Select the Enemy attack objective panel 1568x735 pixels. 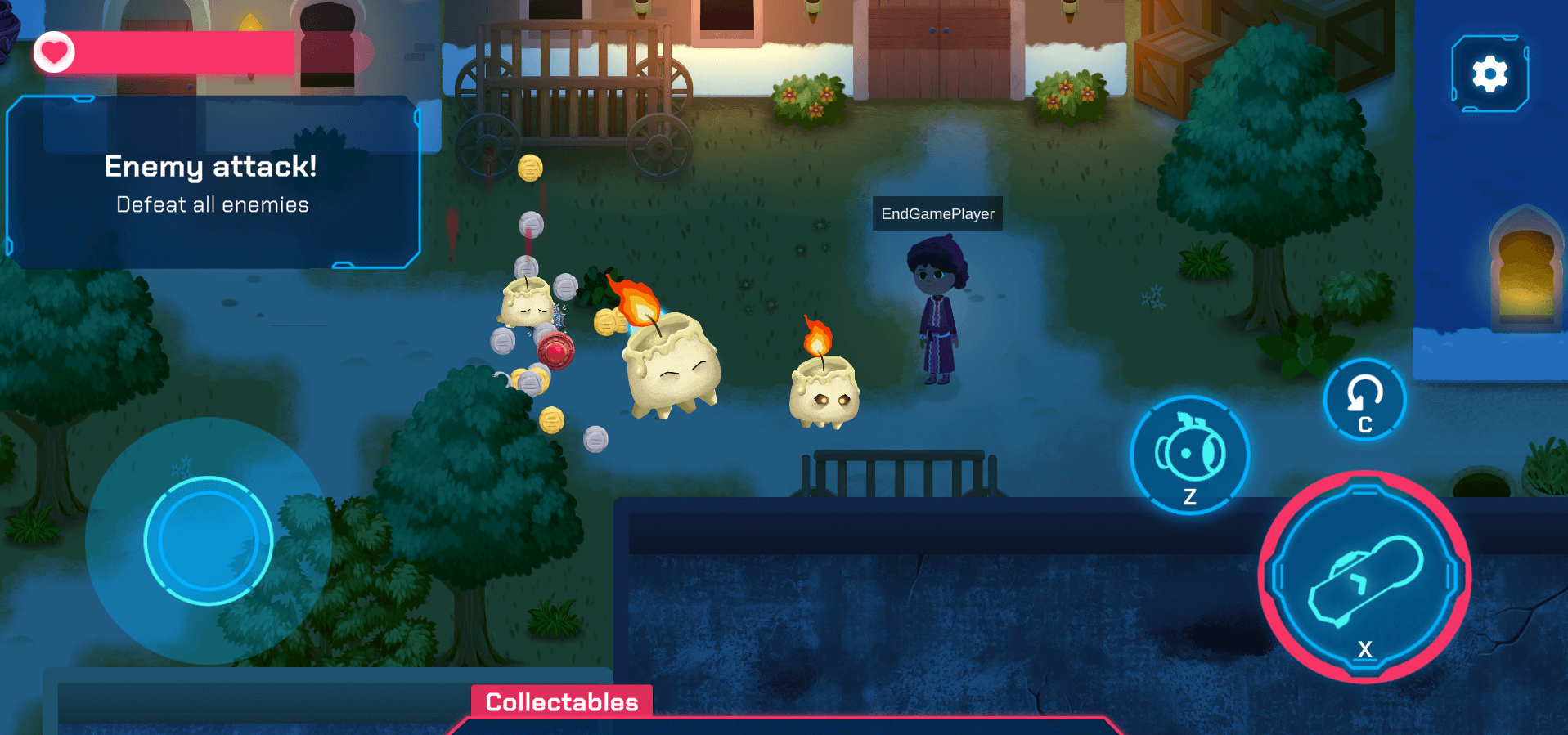click(213, 183)
